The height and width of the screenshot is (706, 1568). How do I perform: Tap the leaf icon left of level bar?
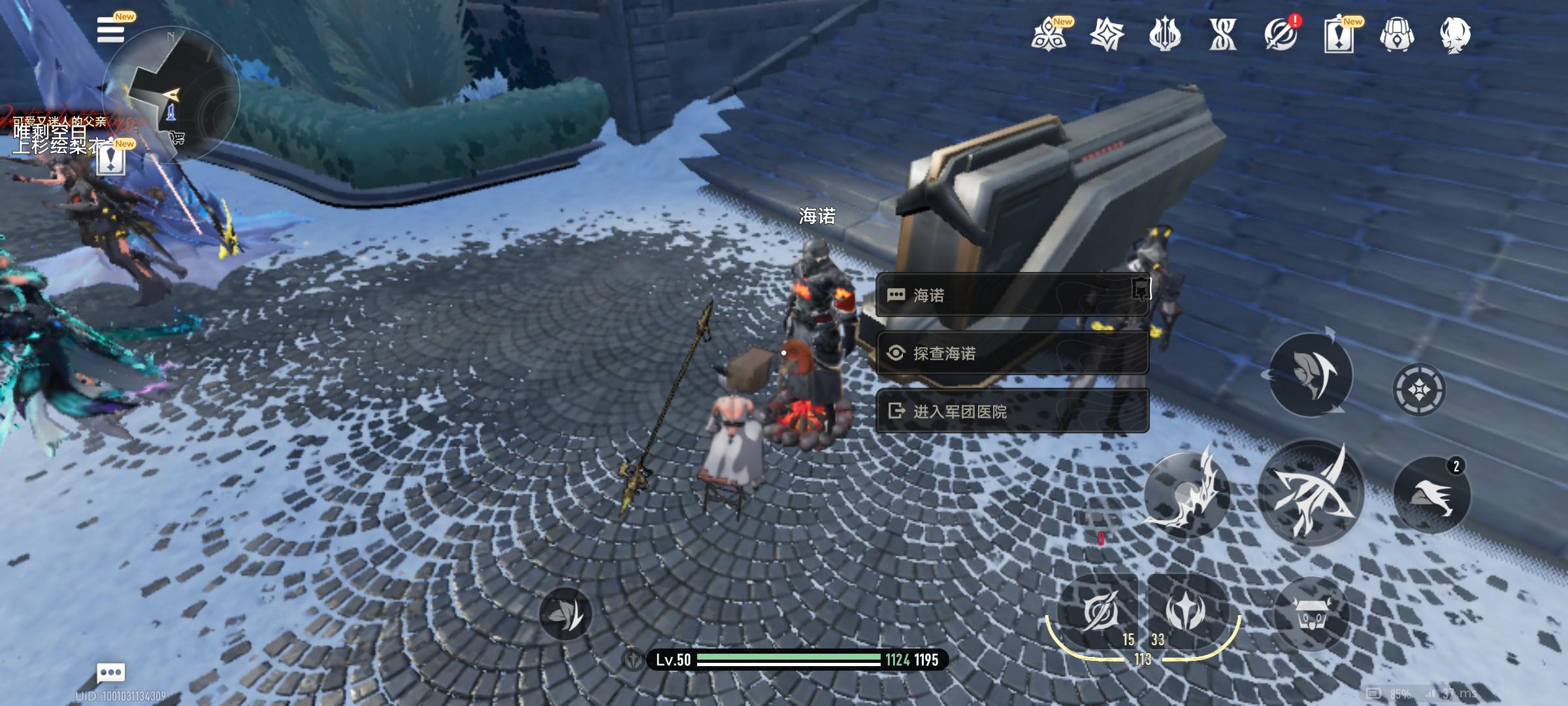point(565,613)
